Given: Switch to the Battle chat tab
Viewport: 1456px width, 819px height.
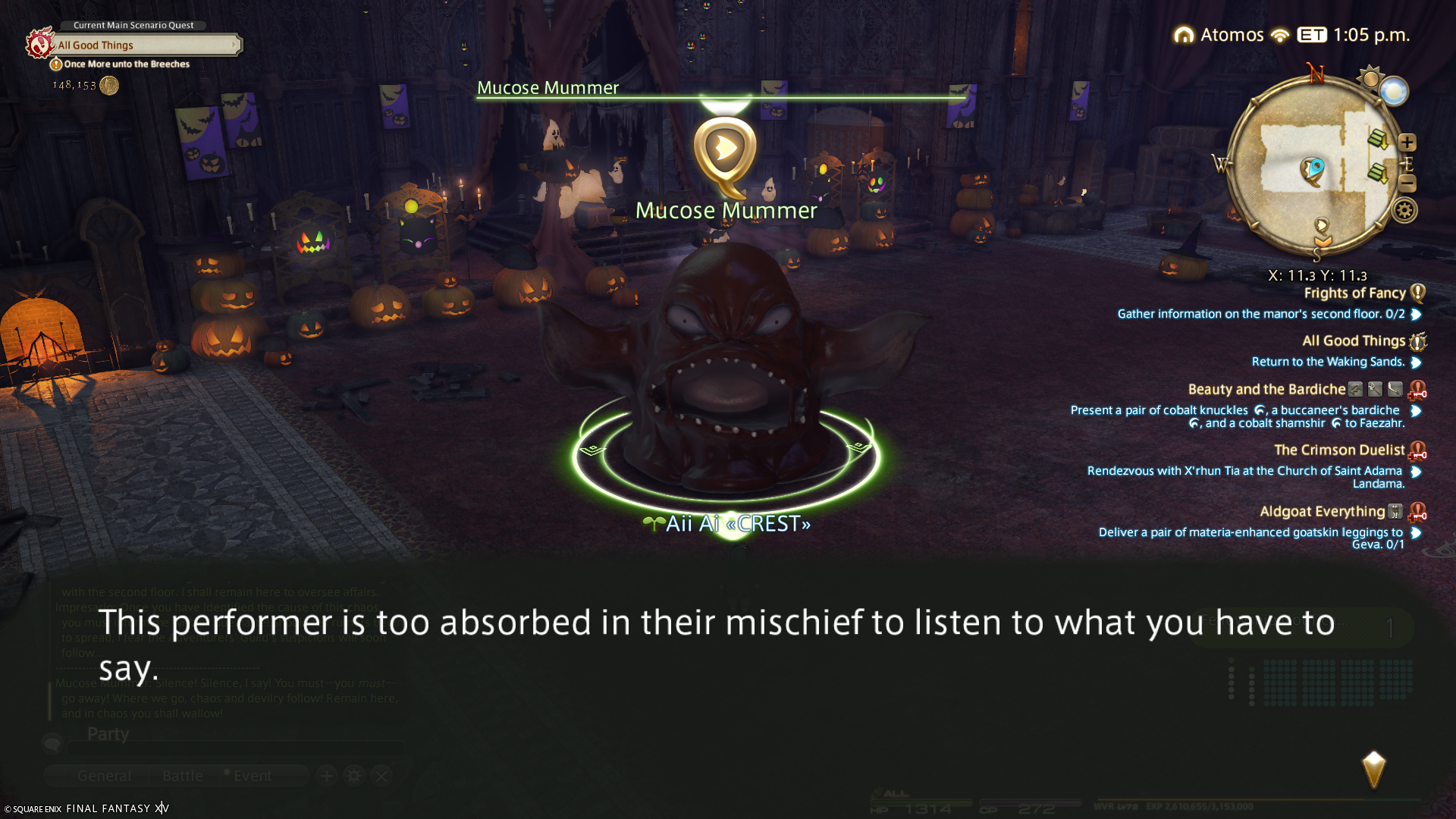Looking at the screenshot, I should click(x=183, y=776).
